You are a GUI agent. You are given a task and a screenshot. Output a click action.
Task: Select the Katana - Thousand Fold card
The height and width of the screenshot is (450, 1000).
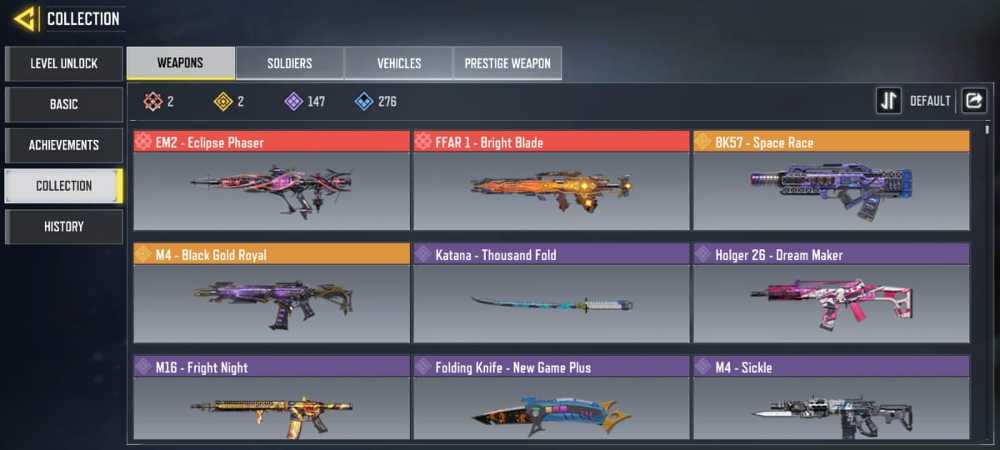point(551,293)
